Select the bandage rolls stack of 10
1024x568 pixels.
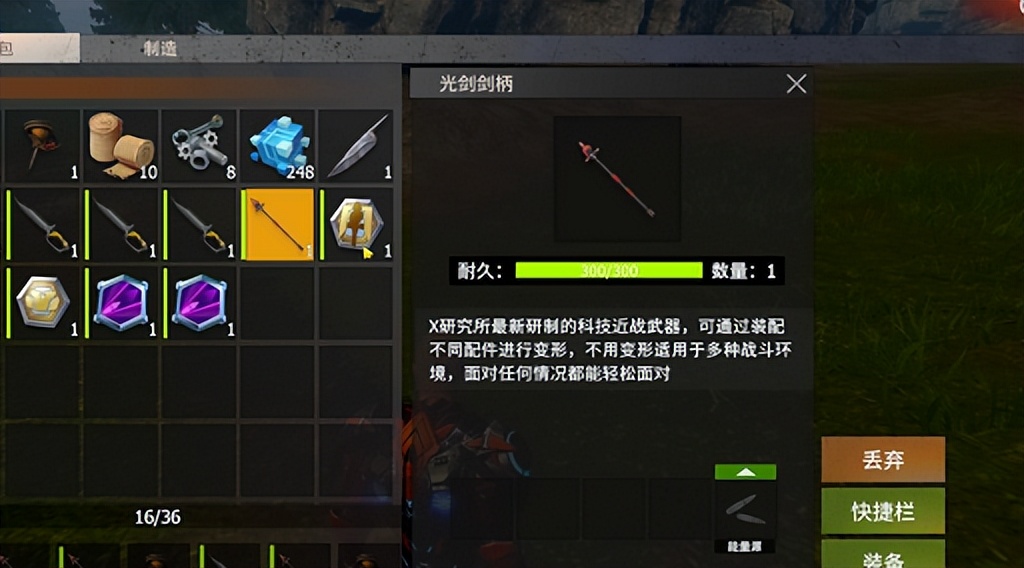122,145
